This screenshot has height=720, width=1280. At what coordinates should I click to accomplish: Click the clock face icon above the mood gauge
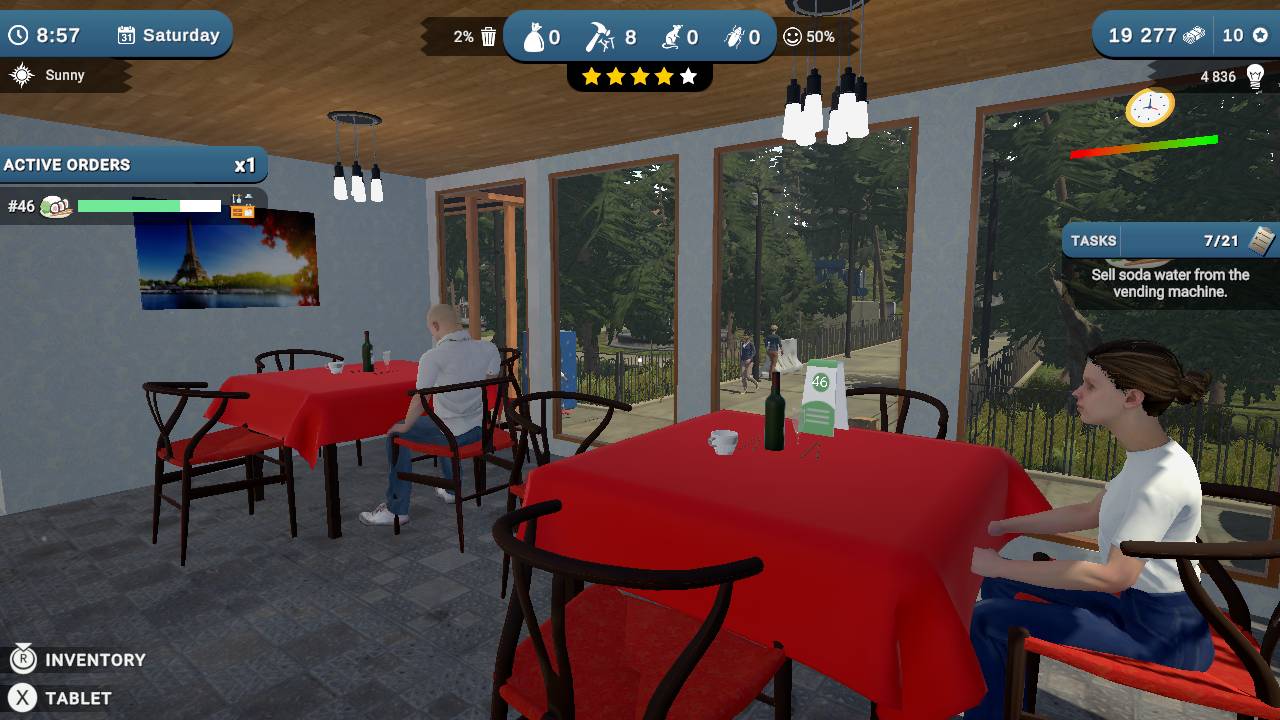[1151, 107]
